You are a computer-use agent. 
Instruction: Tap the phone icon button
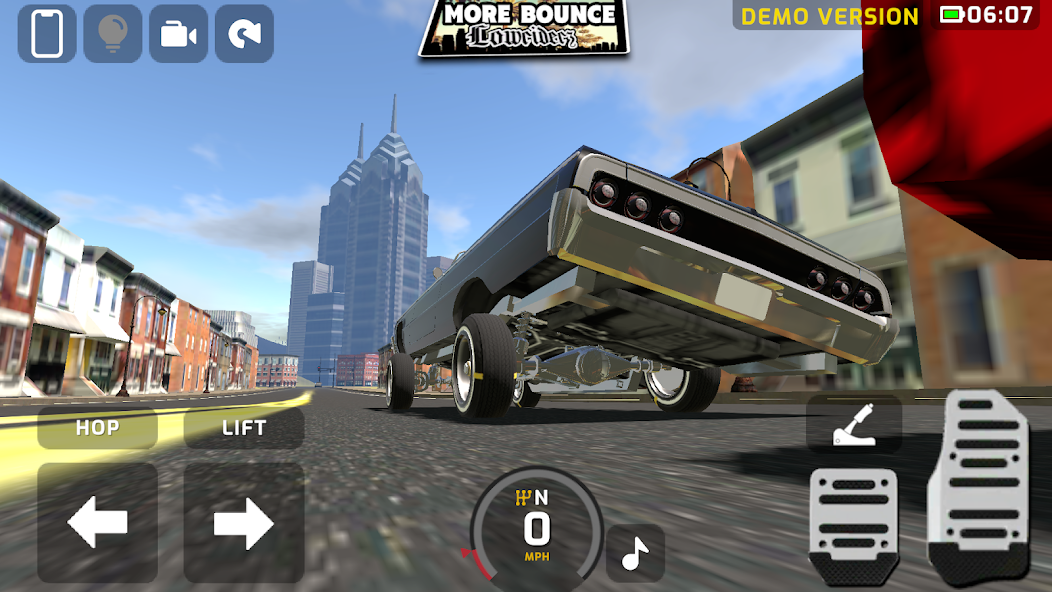pos(47,33)
